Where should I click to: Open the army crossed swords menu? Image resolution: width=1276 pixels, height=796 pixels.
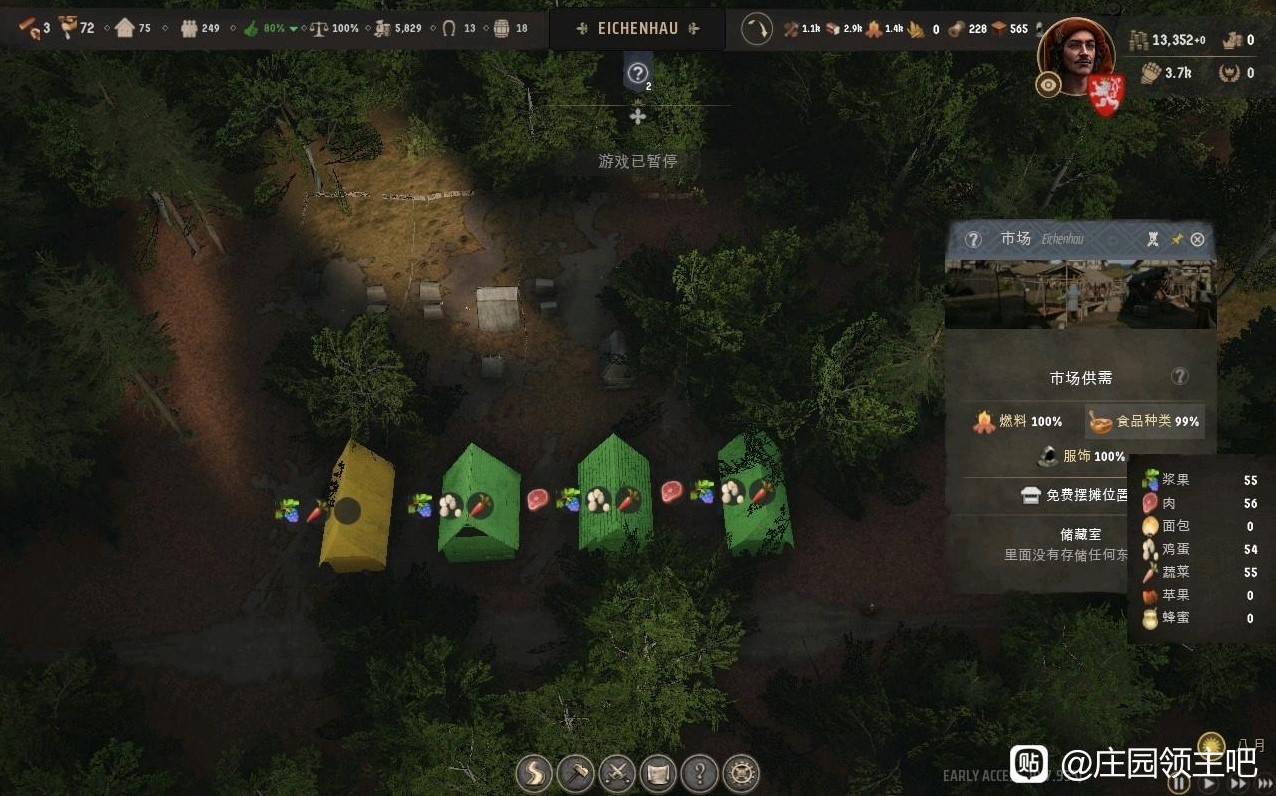617,773
